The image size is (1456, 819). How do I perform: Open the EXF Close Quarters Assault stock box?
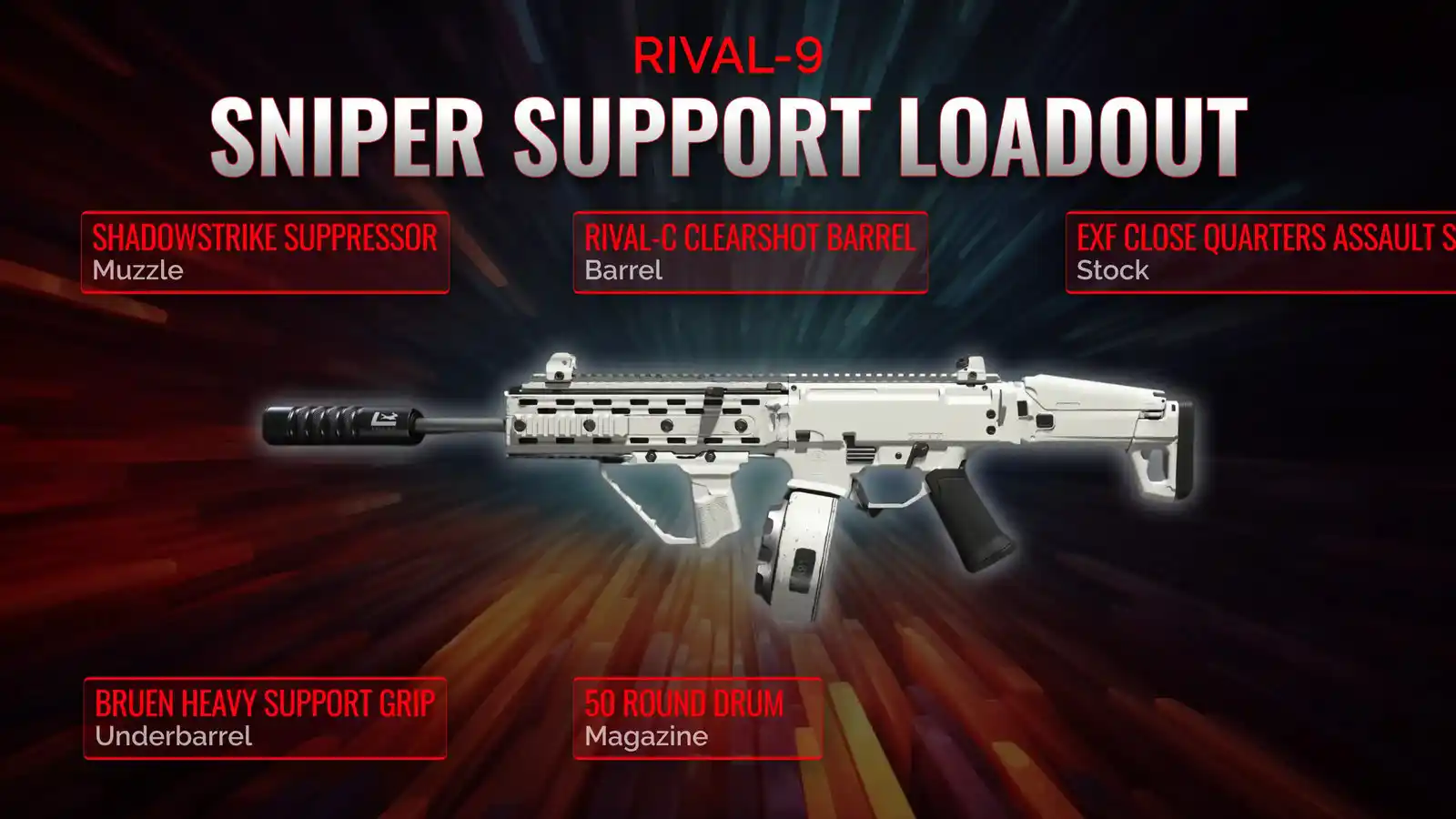pos(1260,252)
